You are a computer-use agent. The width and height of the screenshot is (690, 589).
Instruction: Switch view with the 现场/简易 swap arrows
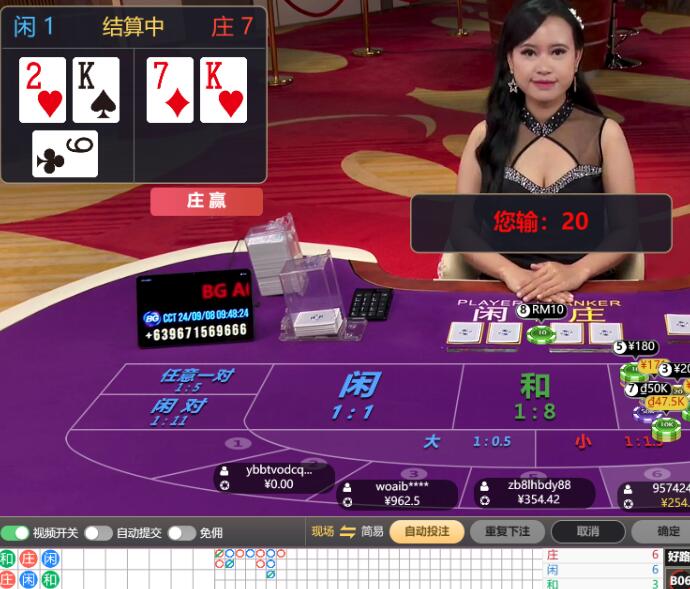coord(348,532)
